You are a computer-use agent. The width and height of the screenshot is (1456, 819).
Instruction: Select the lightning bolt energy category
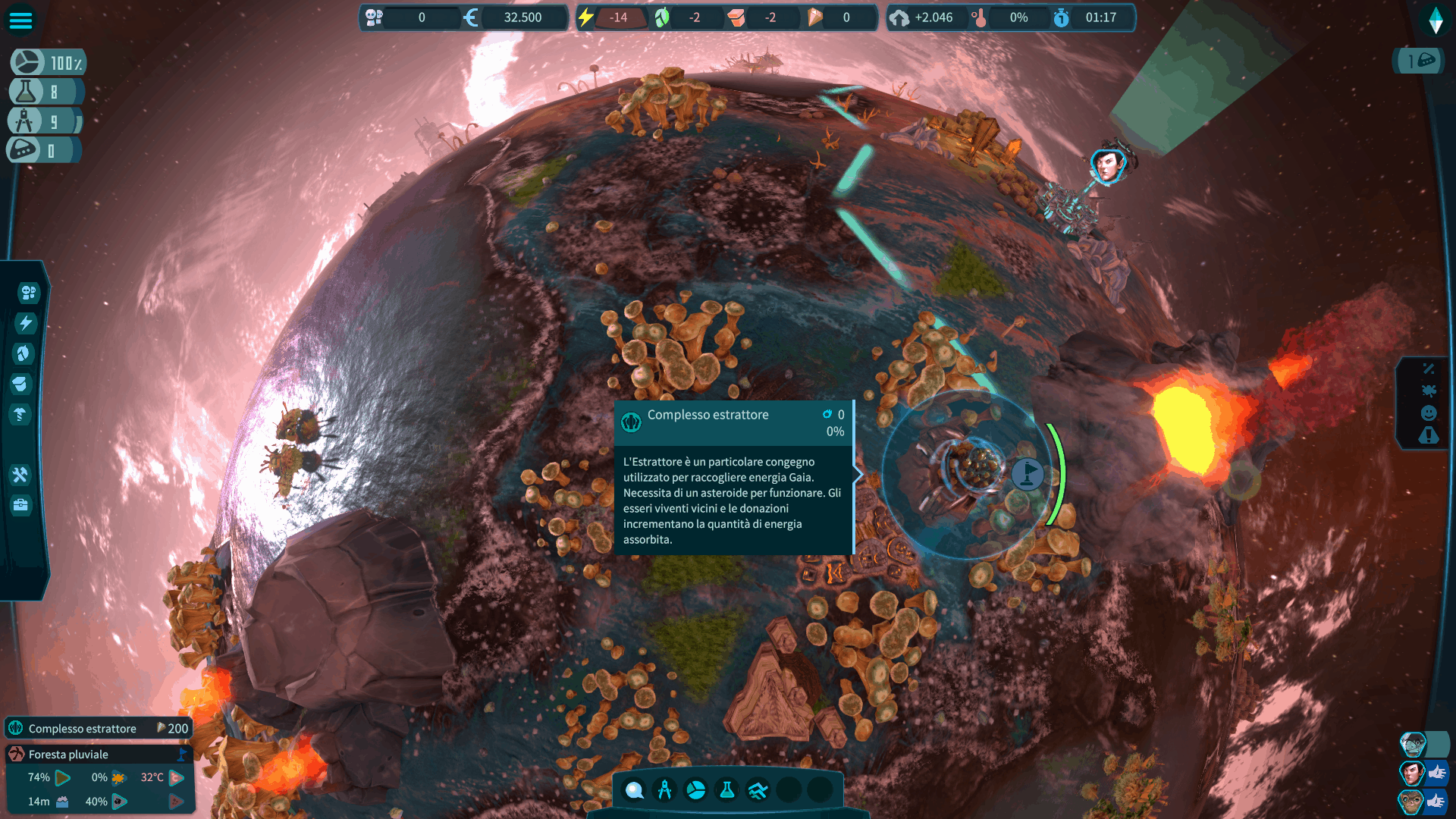click(x=26, y=323)
